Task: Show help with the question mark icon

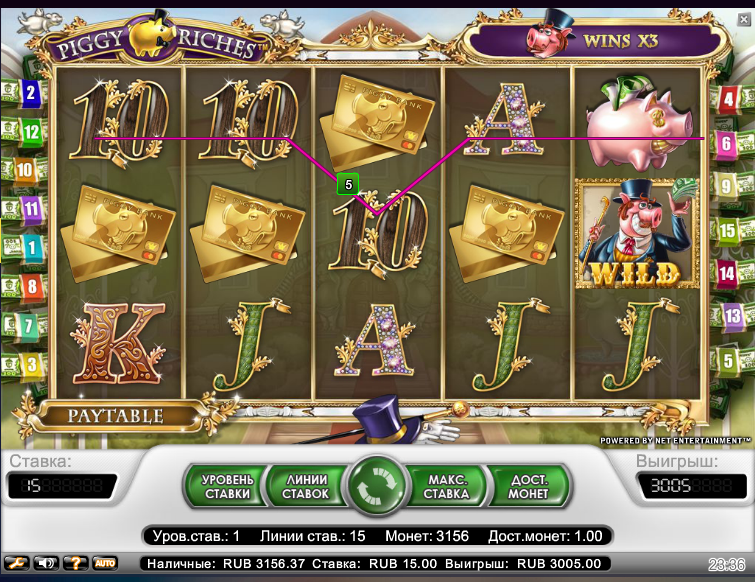Action: click(76, 563)
